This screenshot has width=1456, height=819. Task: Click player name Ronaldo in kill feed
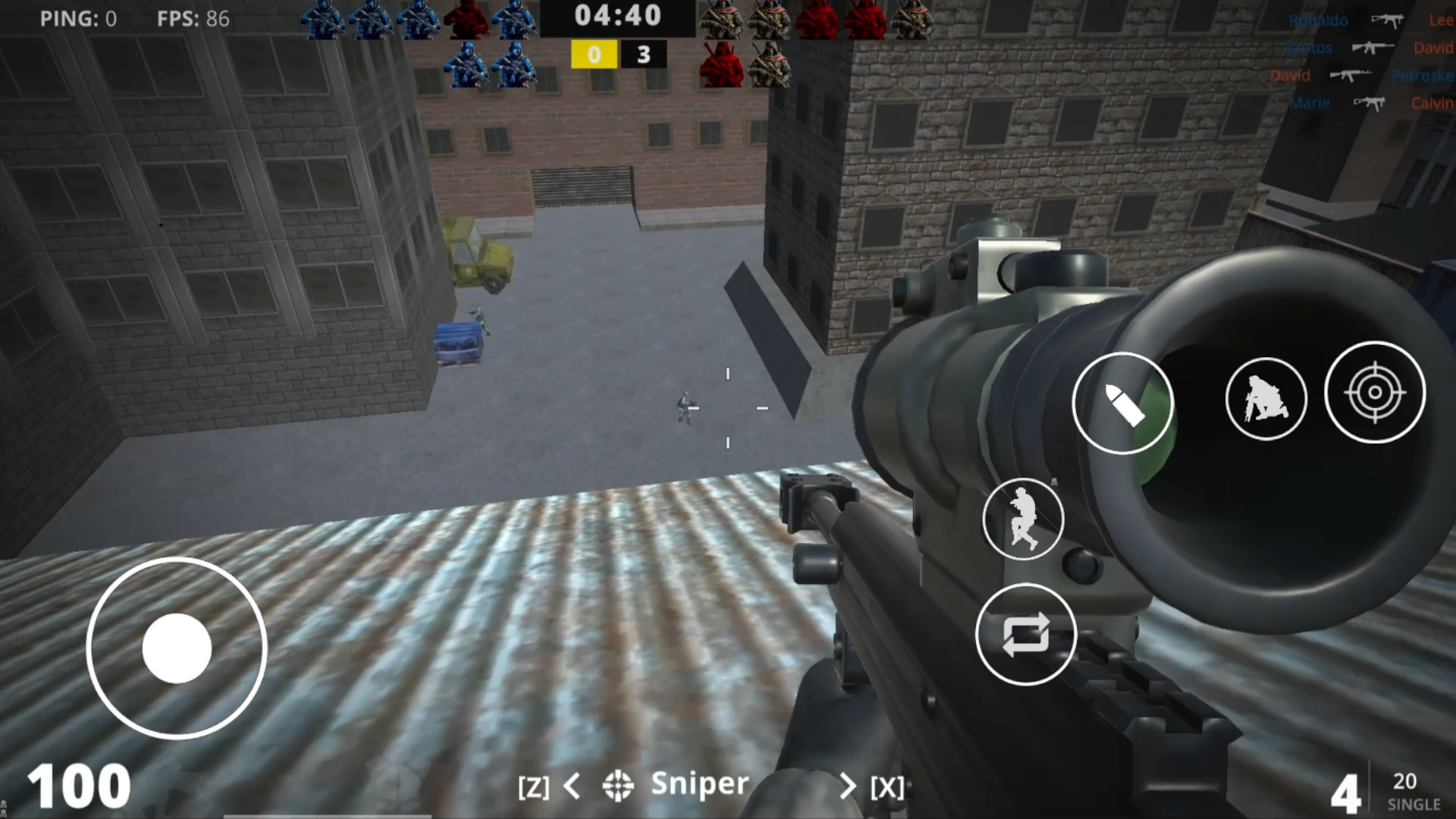coord(1317,20)
